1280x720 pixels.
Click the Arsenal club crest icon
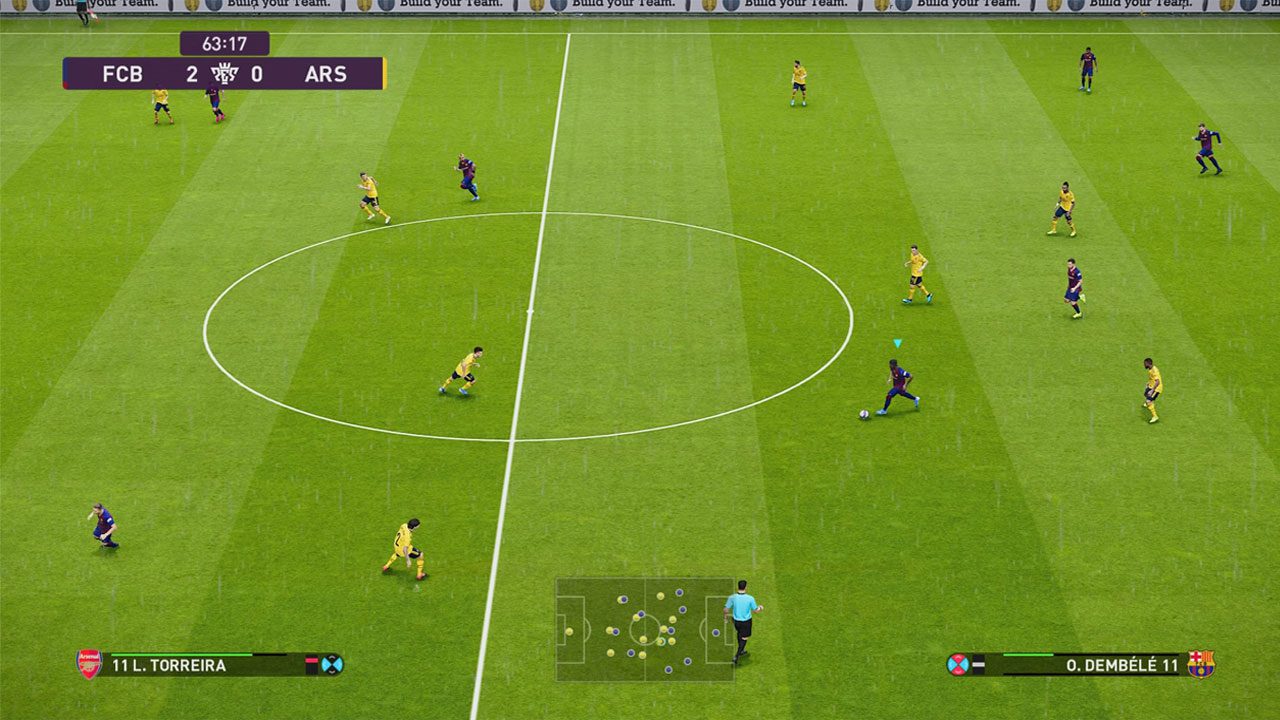point(88,664)
